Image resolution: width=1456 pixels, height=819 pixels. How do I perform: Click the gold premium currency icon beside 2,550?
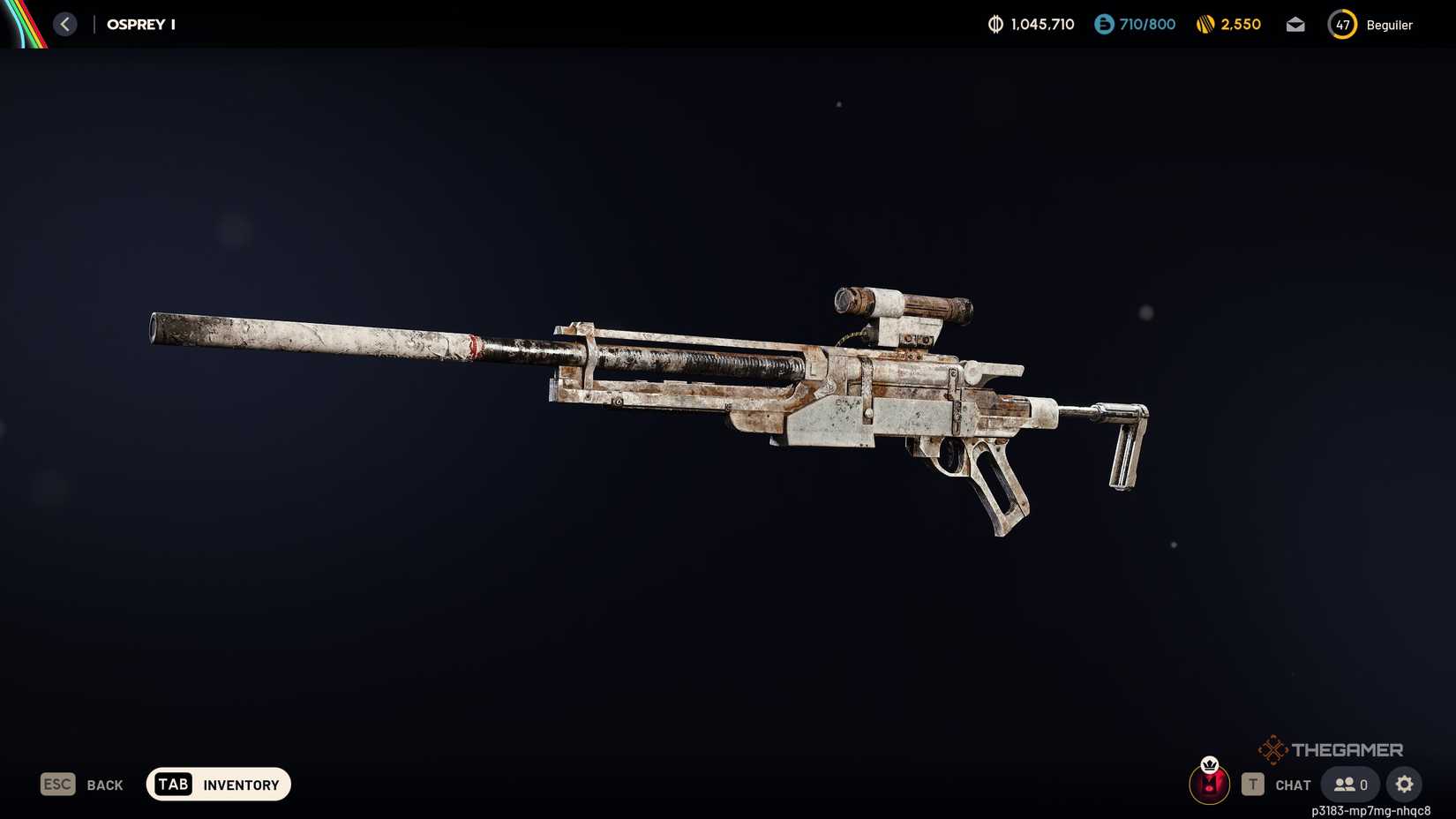pyautogui.click(x=1205, y=24)
